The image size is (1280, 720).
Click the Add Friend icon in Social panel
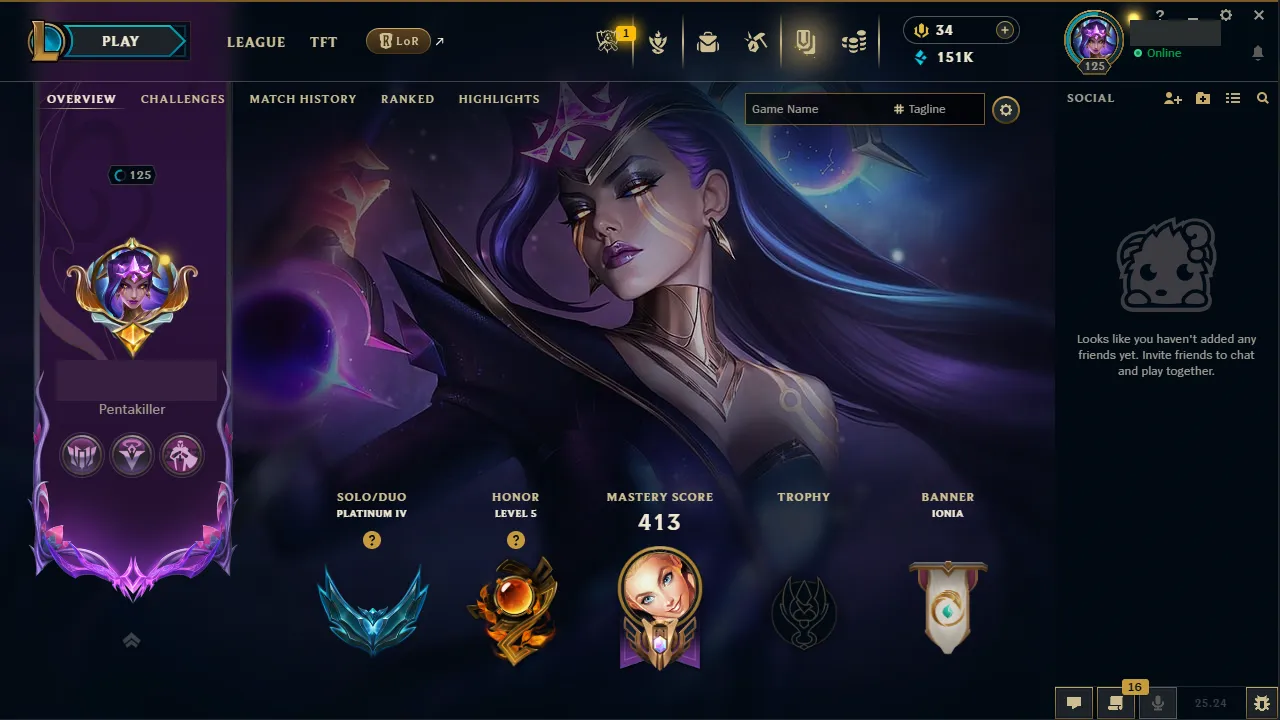pos(1171,98)
